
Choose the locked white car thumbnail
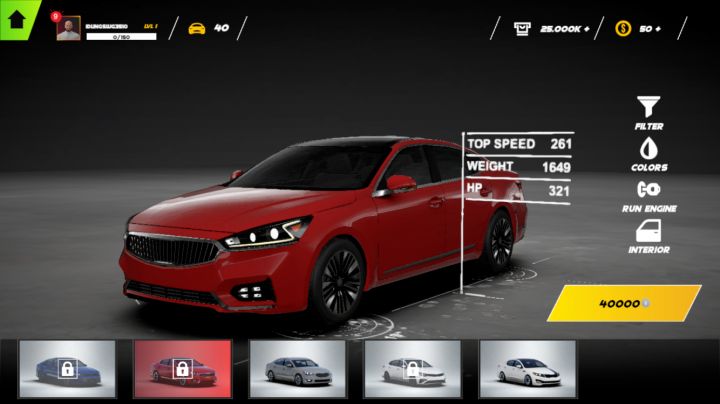412,369
